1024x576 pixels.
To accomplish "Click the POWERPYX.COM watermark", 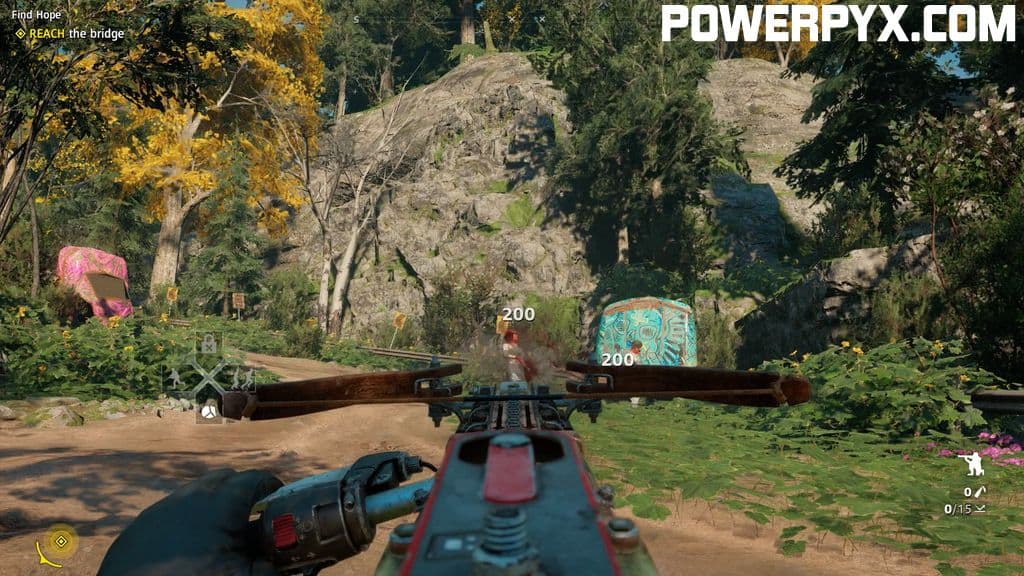I will click(839, 22).
